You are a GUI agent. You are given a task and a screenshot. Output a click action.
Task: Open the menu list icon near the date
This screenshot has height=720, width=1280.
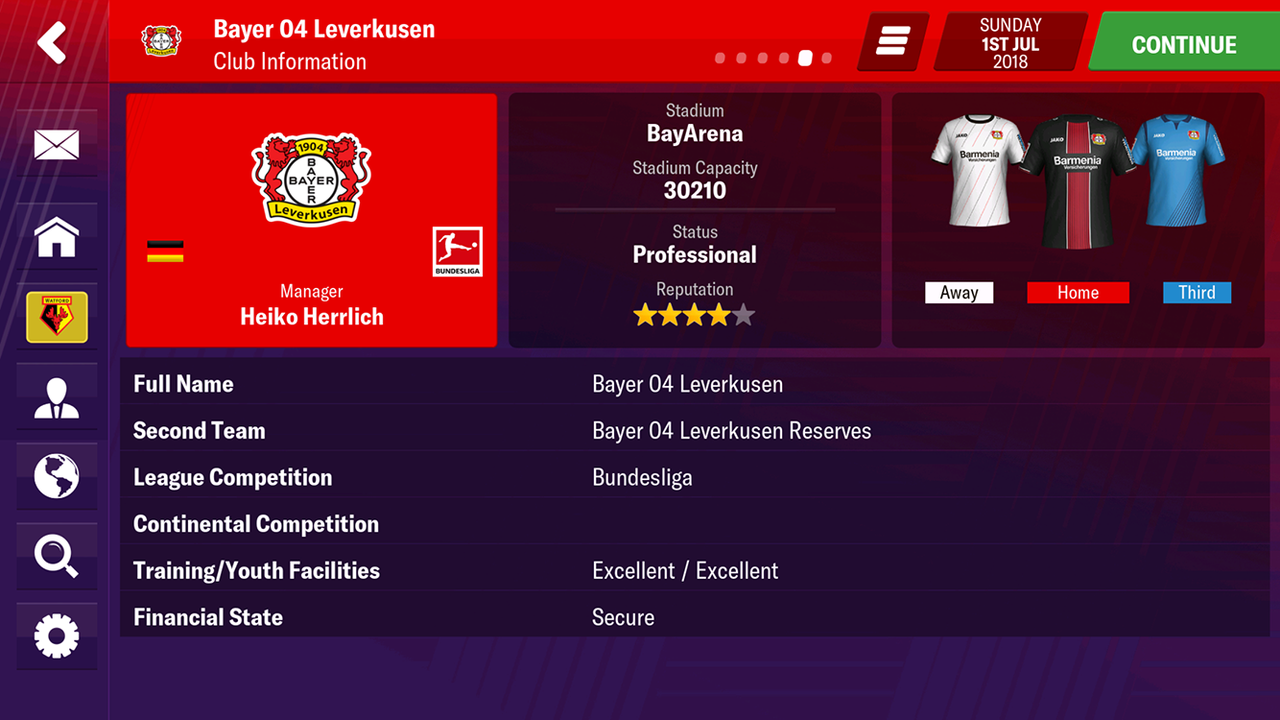(x=891, y=42)
